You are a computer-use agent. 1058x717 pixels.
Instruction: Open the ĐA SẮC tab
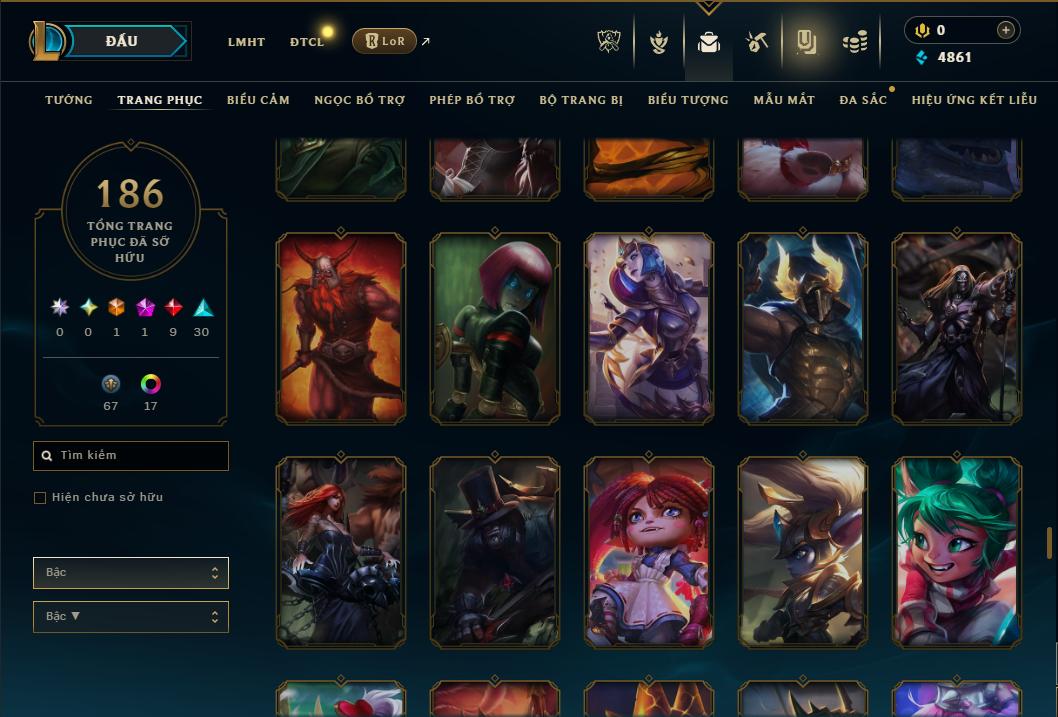863,100
